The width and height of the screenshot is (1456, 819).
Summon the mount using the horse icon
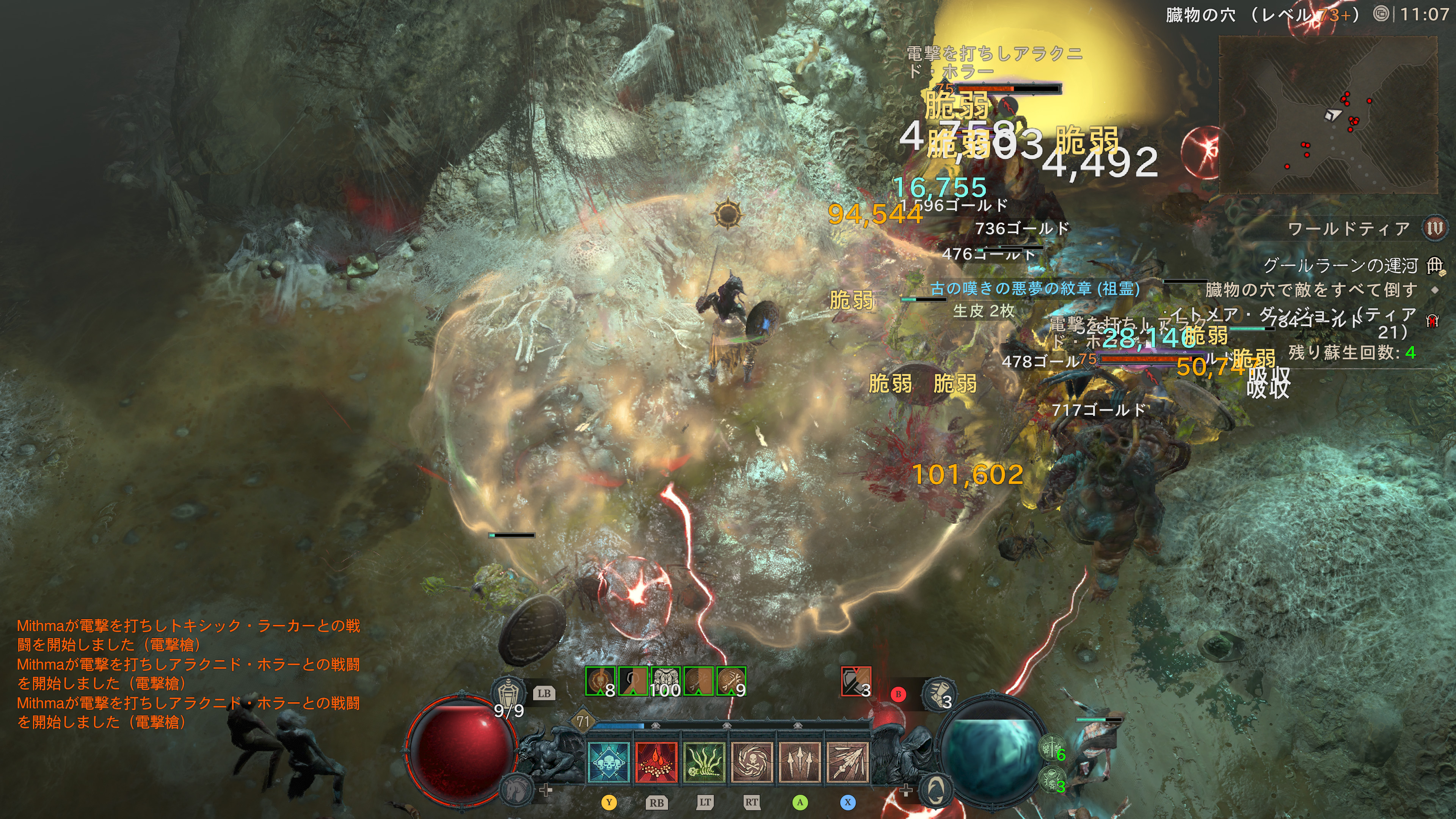click(516, 788)
